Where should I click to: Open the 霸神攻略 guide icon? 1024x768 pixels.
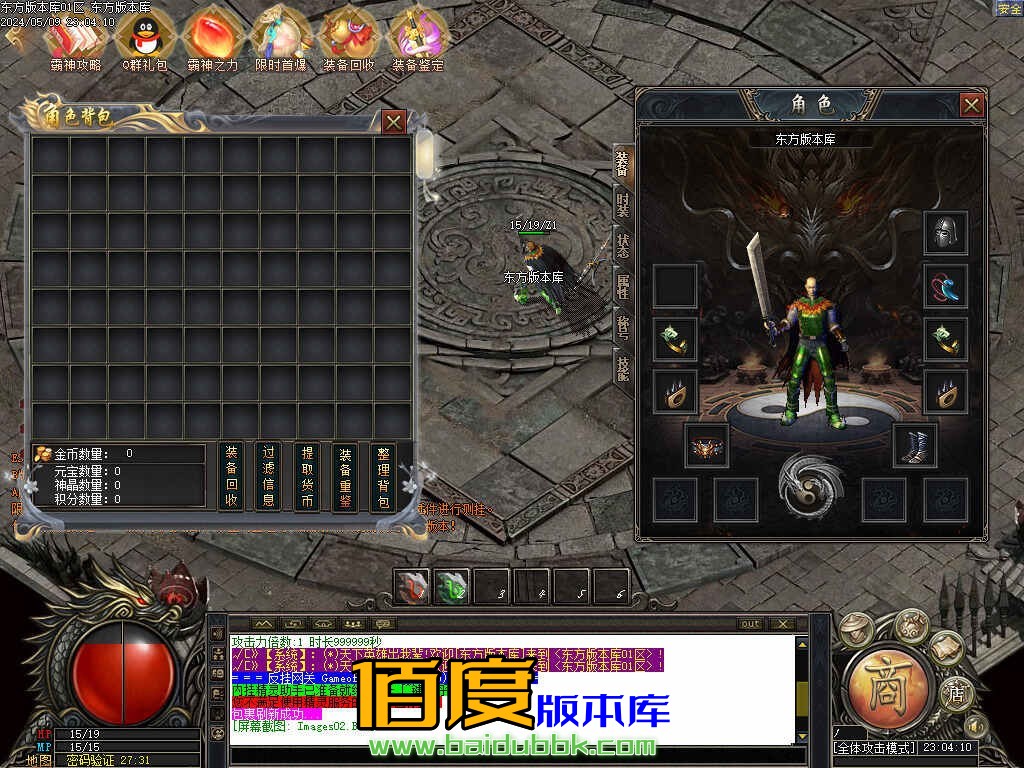click(x=75, y=38)
